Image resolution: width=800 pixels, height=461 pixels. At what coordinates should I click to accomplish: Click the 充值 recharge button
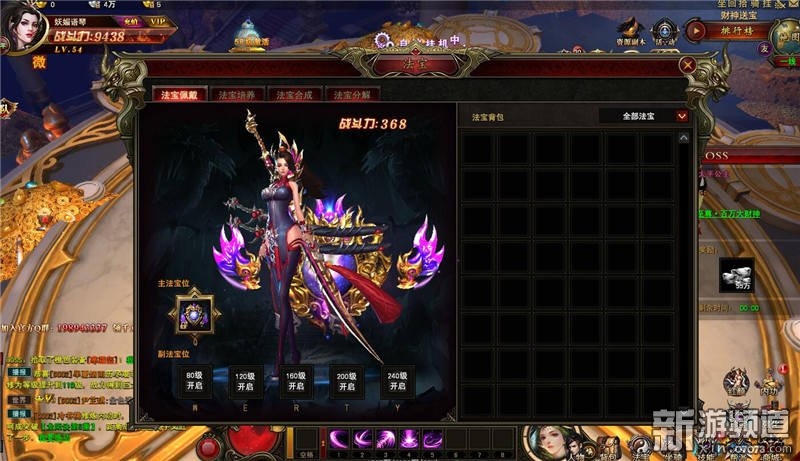pos(130,20)
